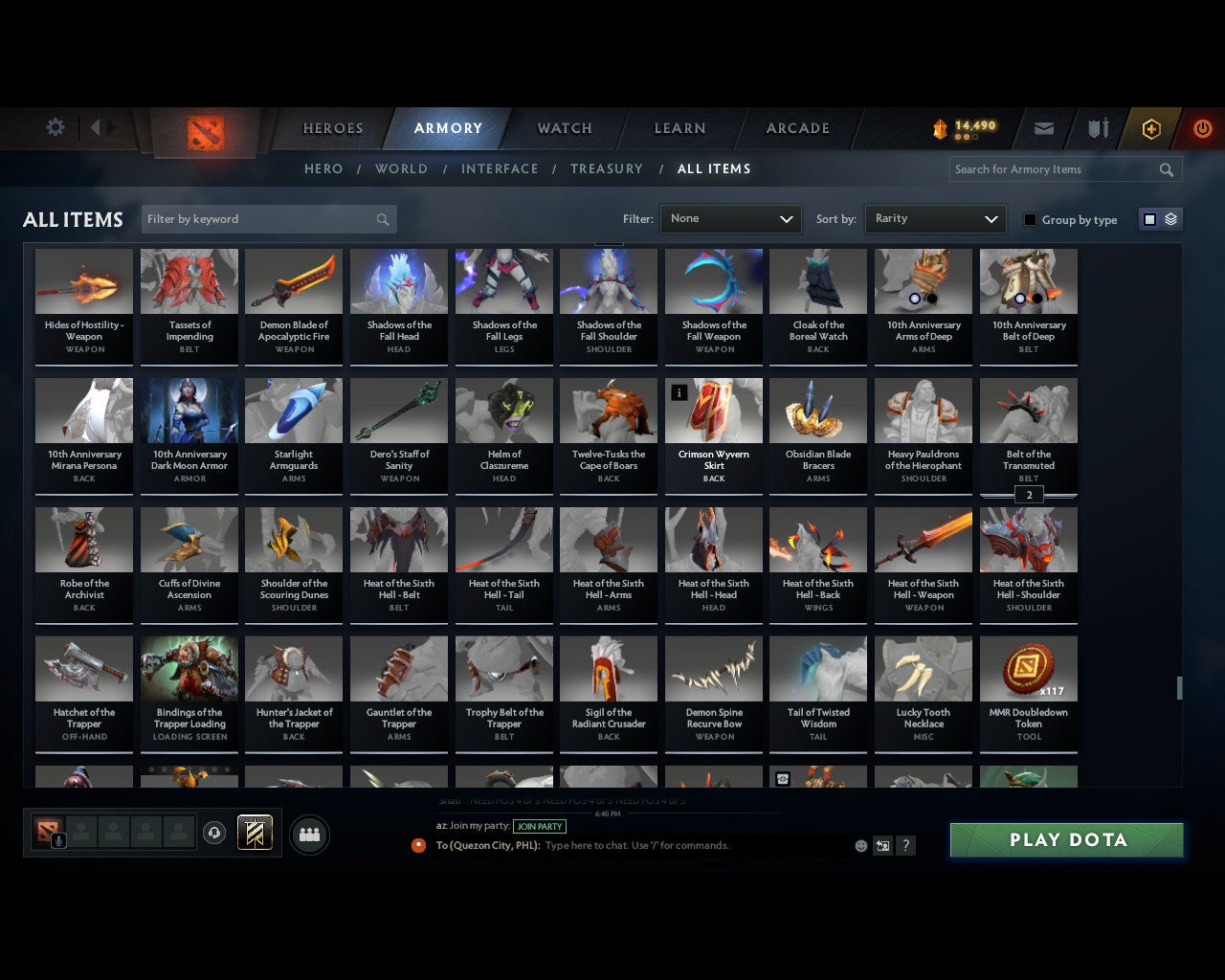The width and height of the screenshot is (1225, 980).
Task: Toggle the microphone mute icon
Action: [58, 840]
